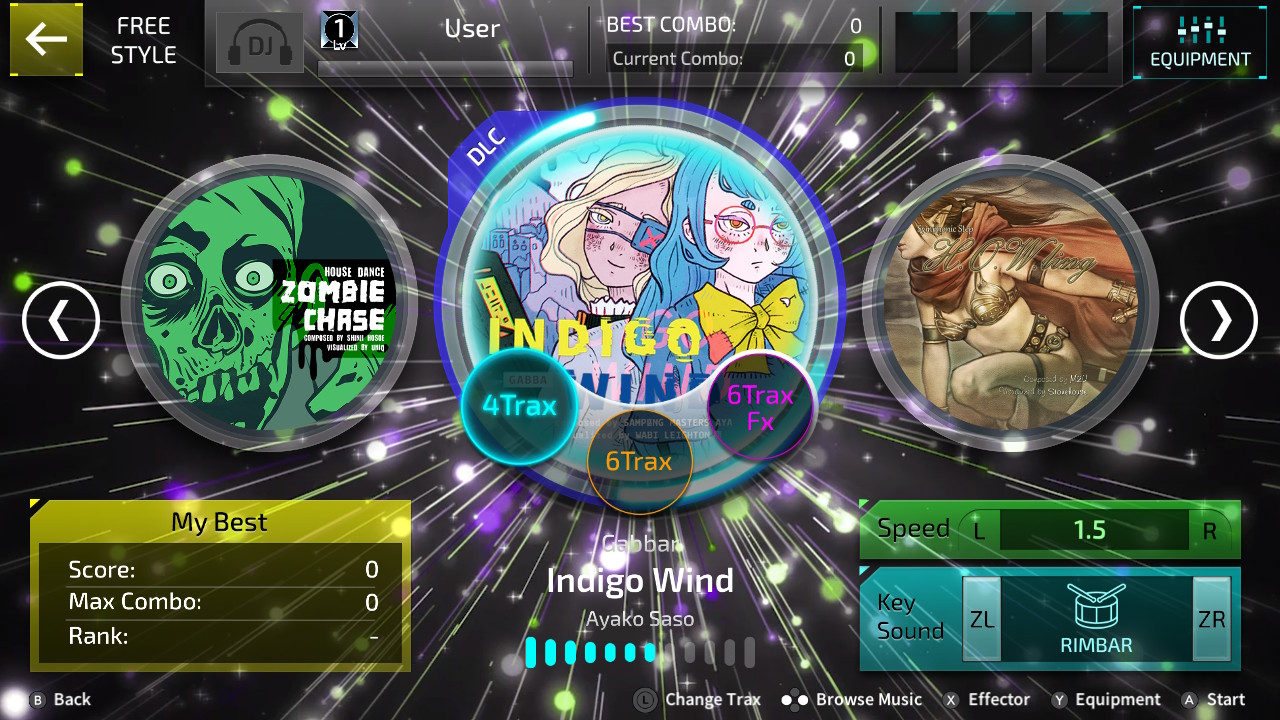Toggle Key Sound with the ZL button

point(981,618)
